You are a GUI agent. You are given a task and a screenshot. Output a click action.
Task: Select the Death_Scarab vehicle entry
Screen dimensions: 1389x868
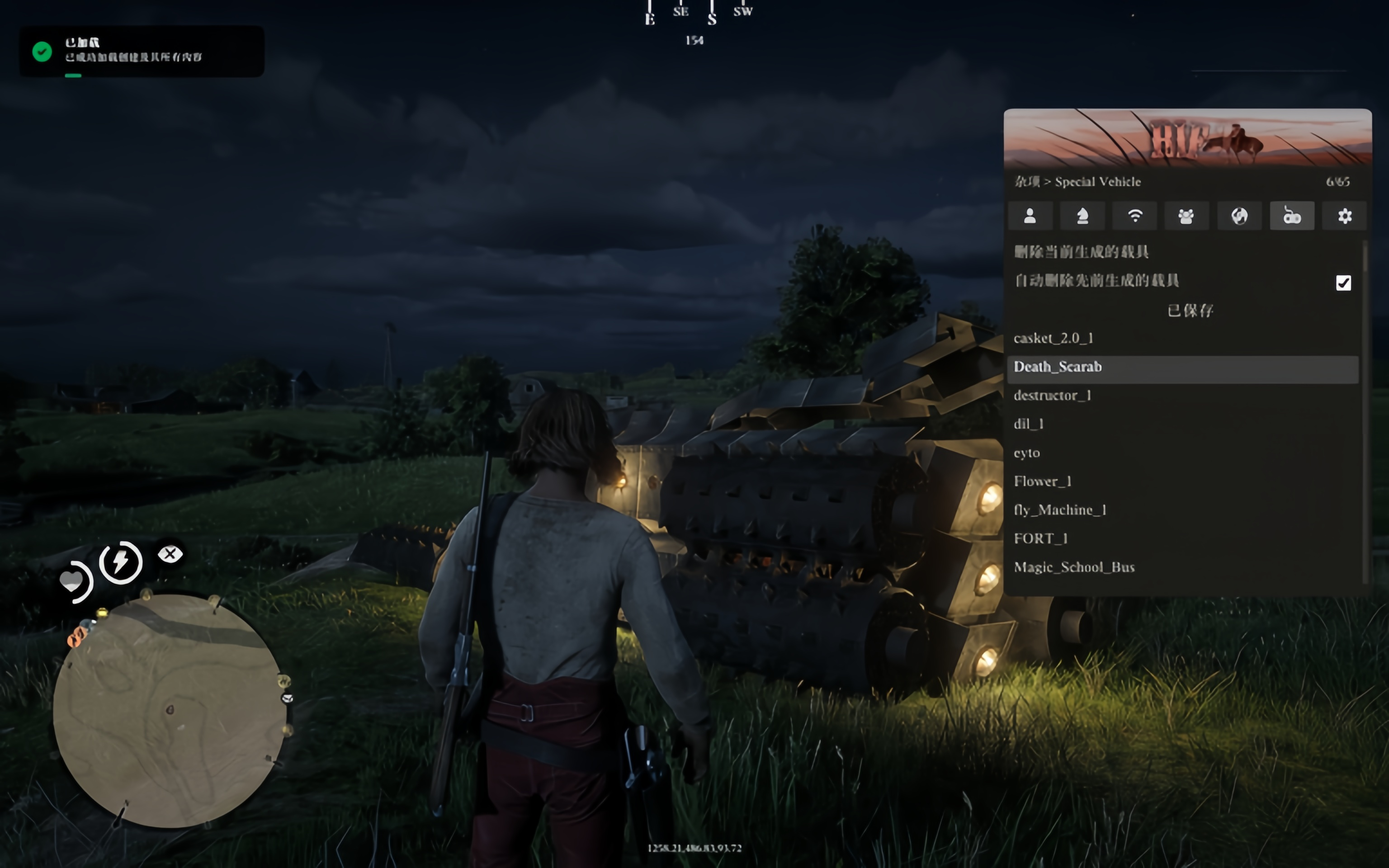click(1057, 367)
